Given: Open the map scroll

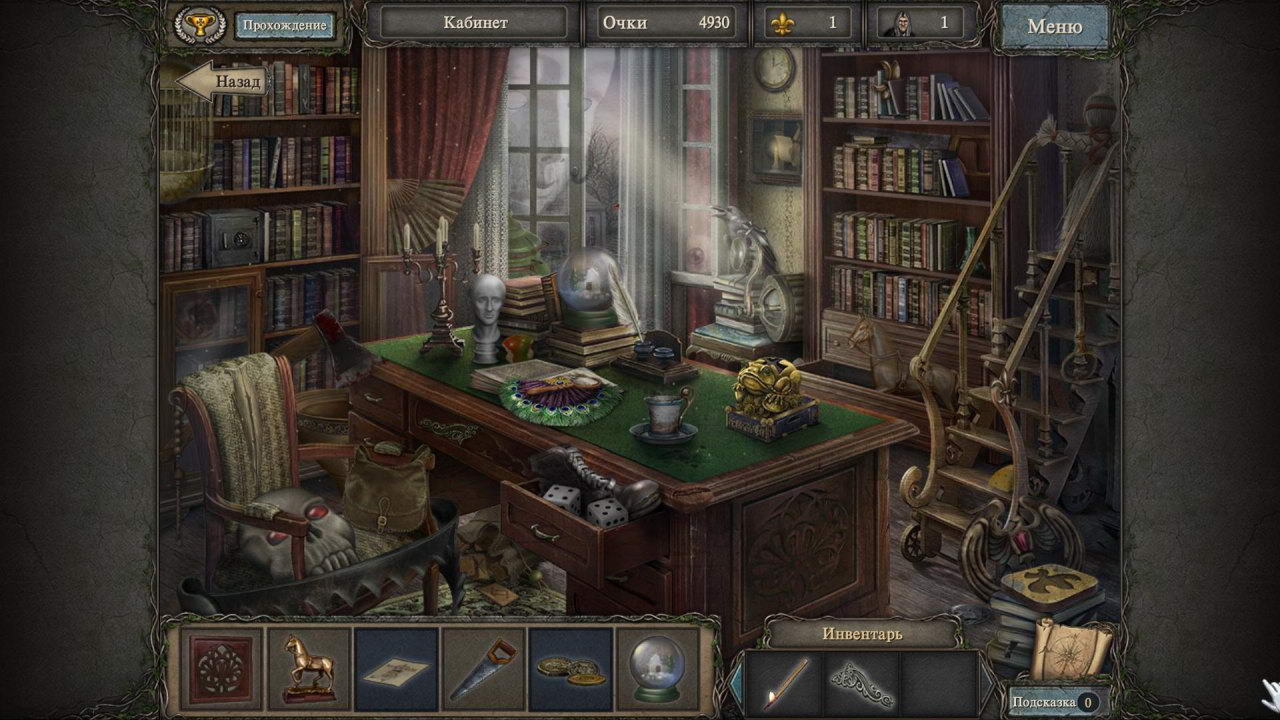Looking at the screenshot, I should tap(1070, 646).
